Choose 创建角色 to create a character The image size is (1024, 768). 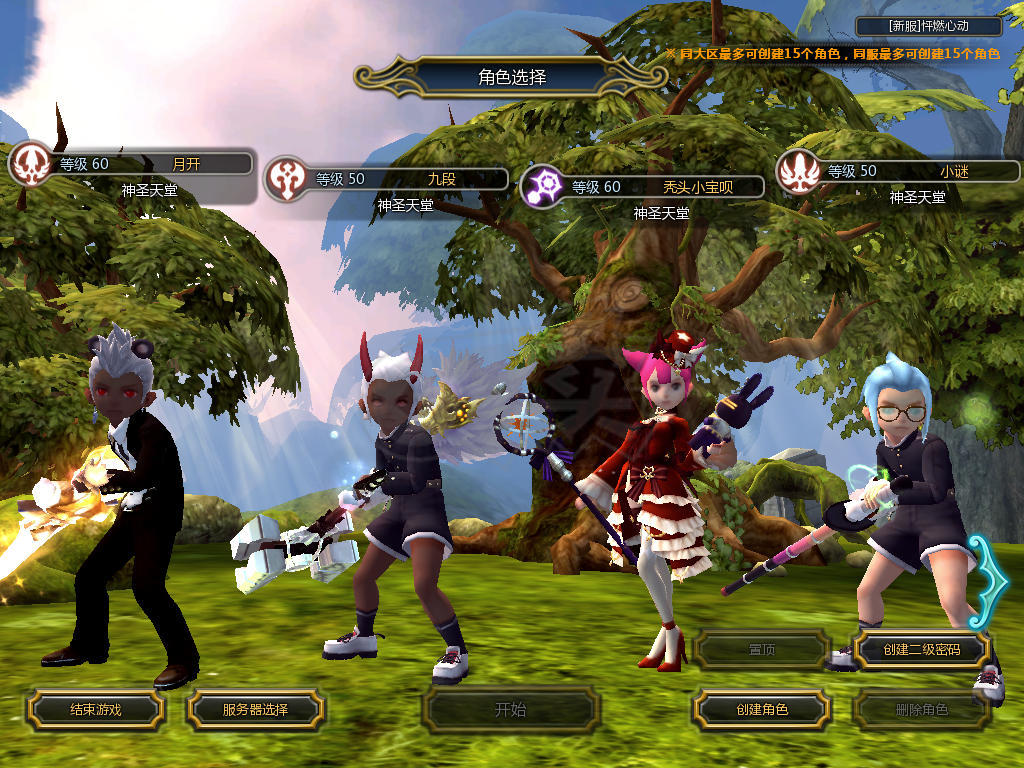pyautogui.click(x=761, y=710)
